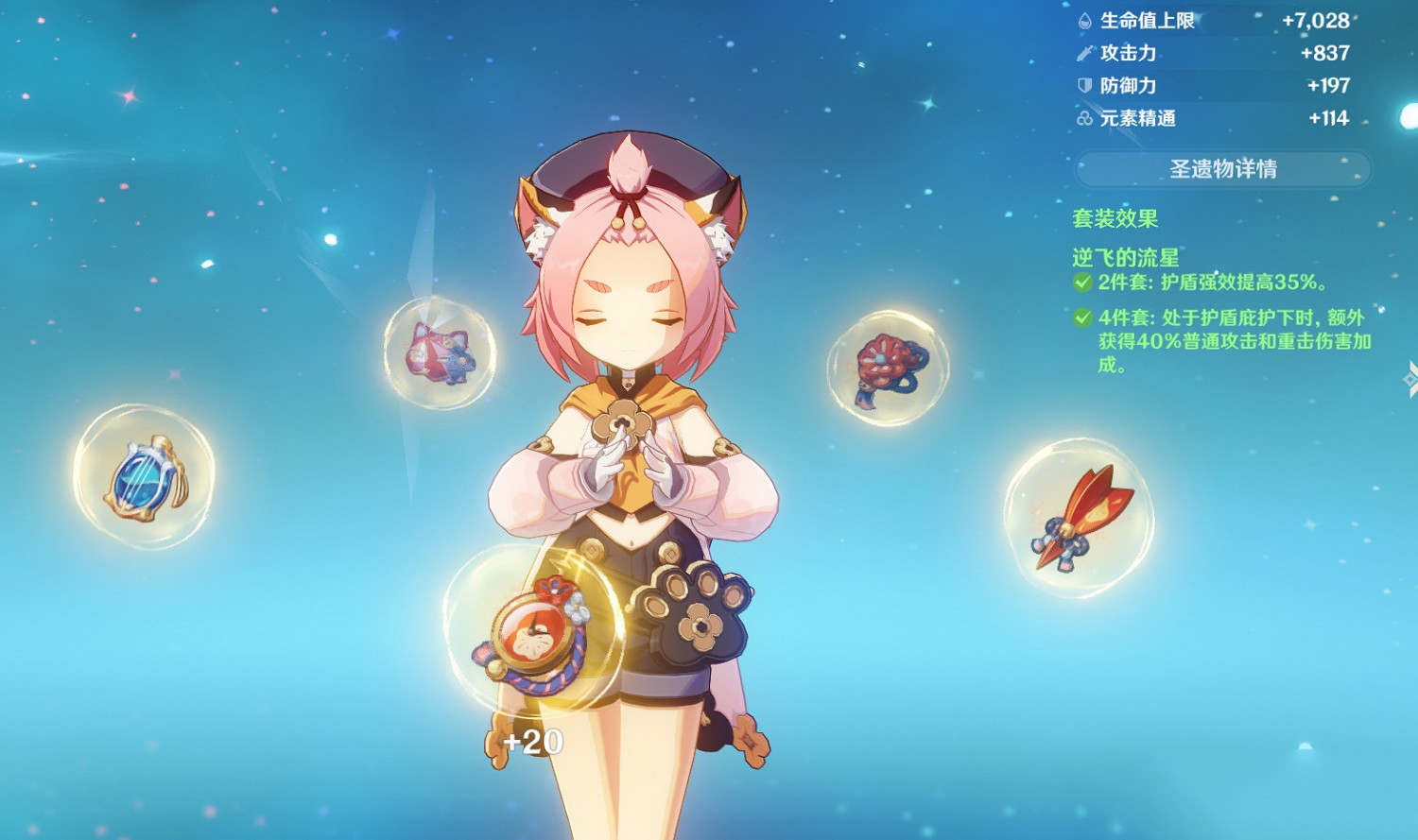The height and width of the screenshot is (840, 1418).
Task: Open the 圣遗物详情 details button
Action: click(1224, 168)
